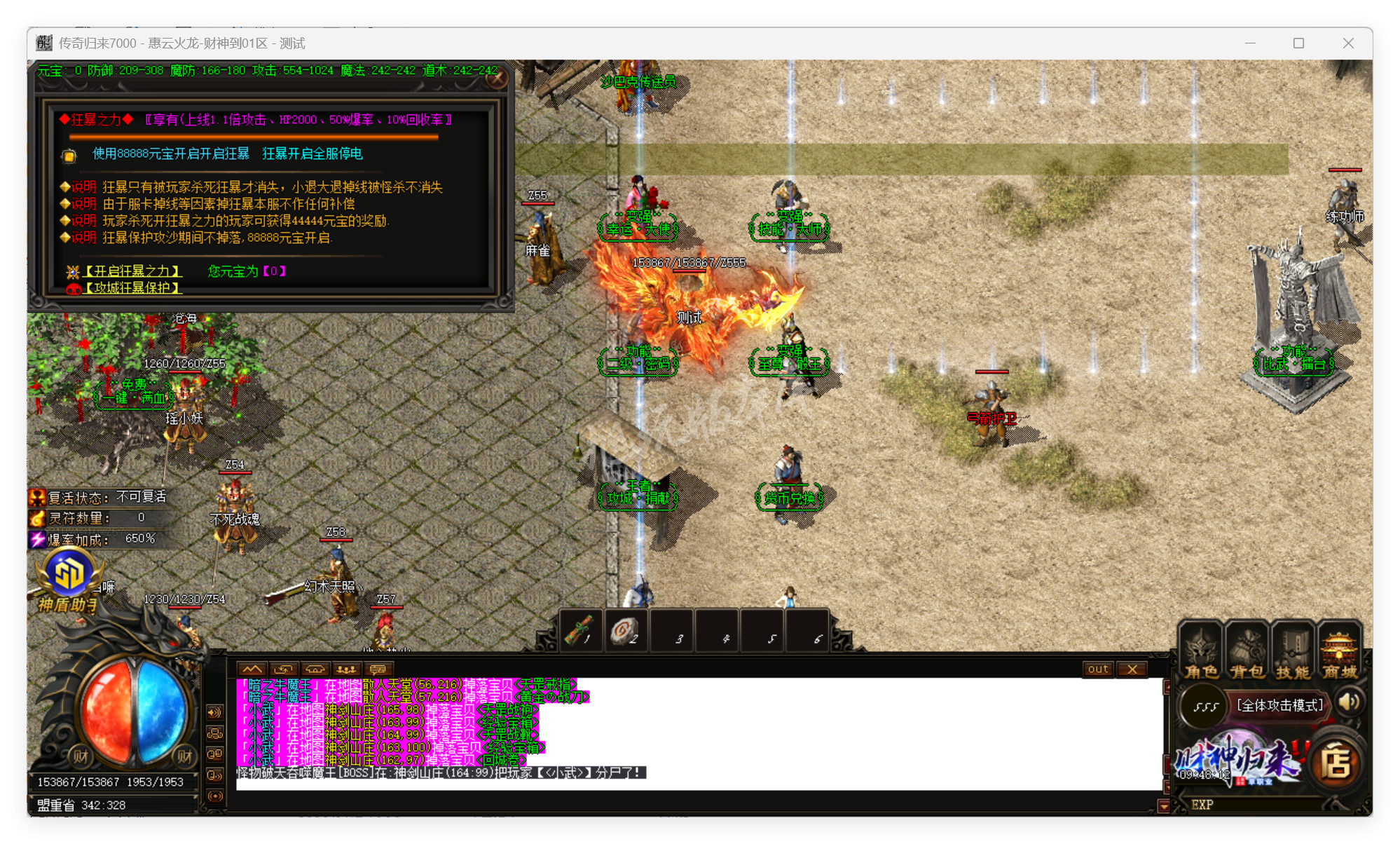Image resolution: width=1400 pixels, height=844 pixels.
Task: Use the scroll item in hotbar slot 1
Action: 582,631
